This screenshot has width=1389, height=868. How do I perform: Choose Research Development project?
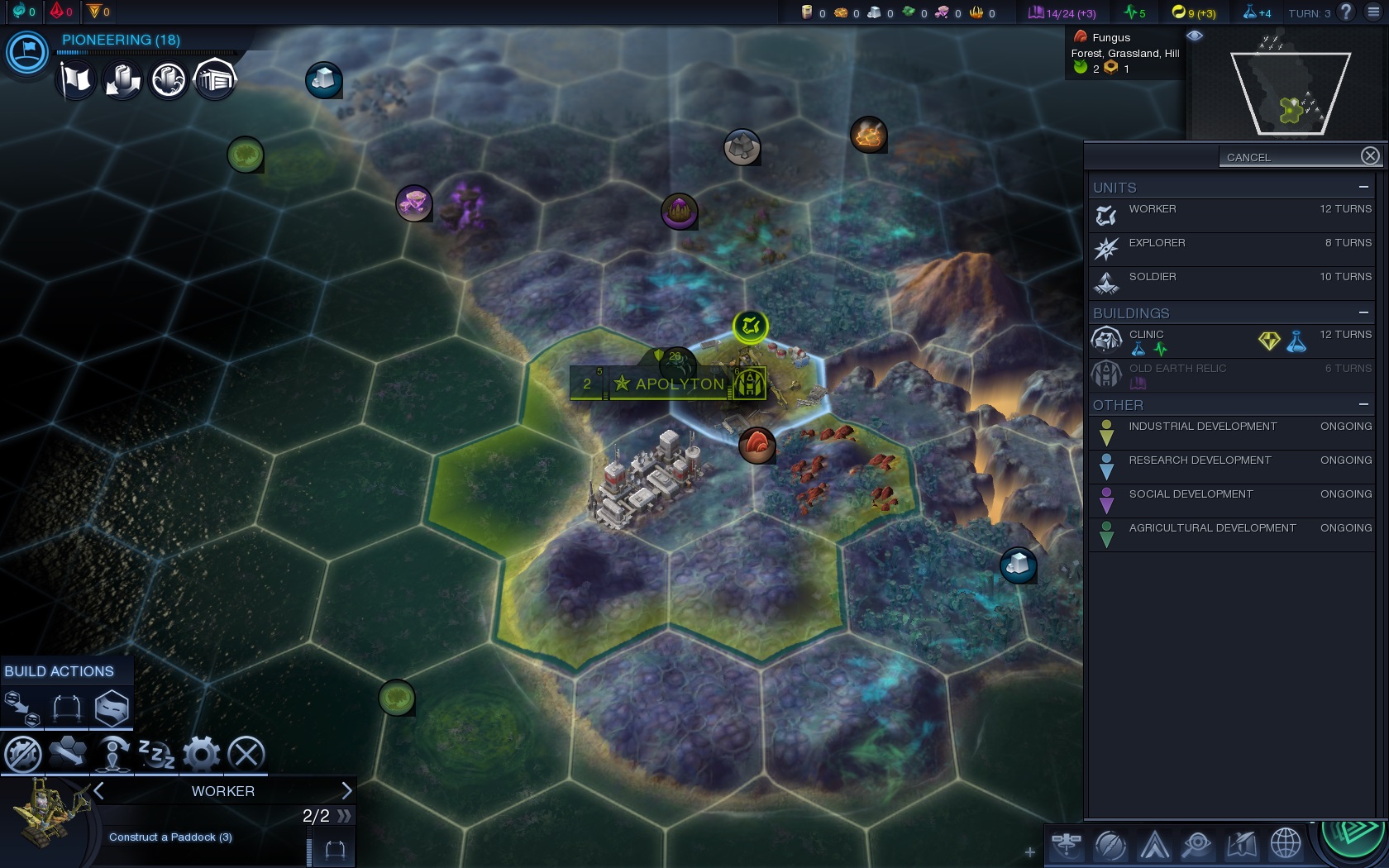[1232, 466]
